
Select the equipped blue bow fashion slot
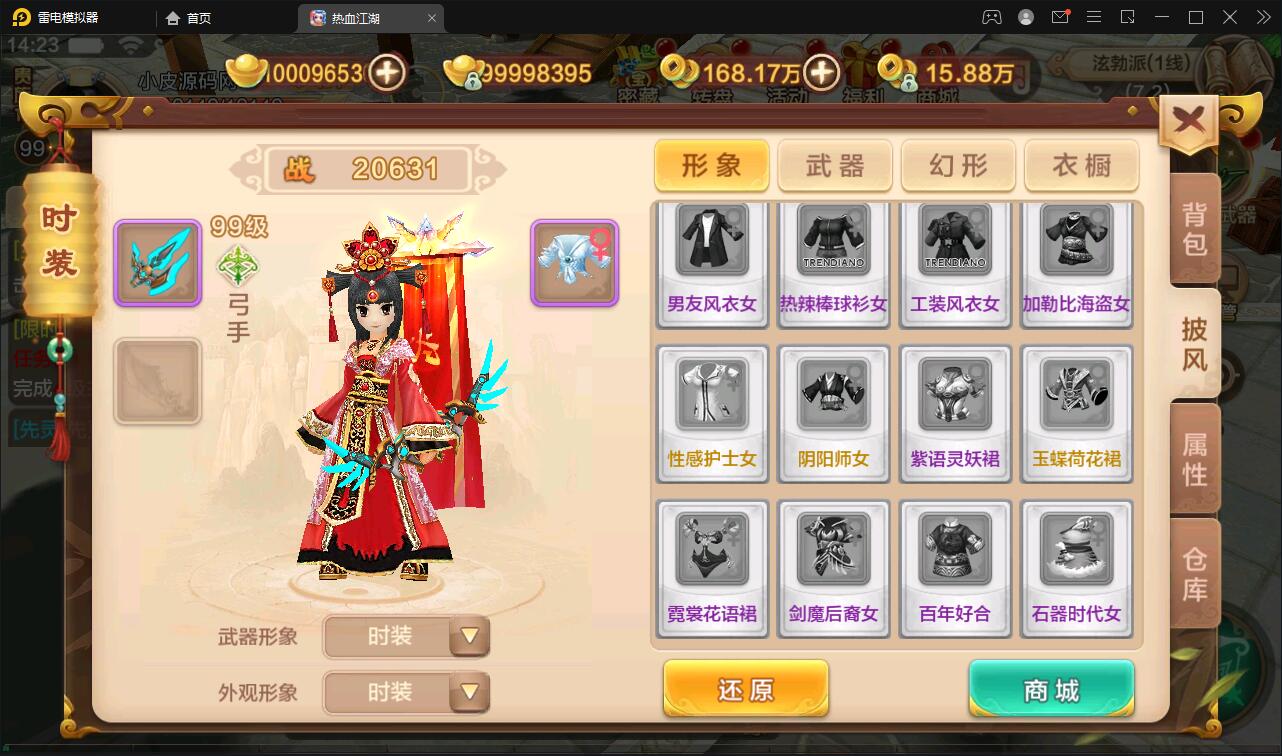click(157, 262)
